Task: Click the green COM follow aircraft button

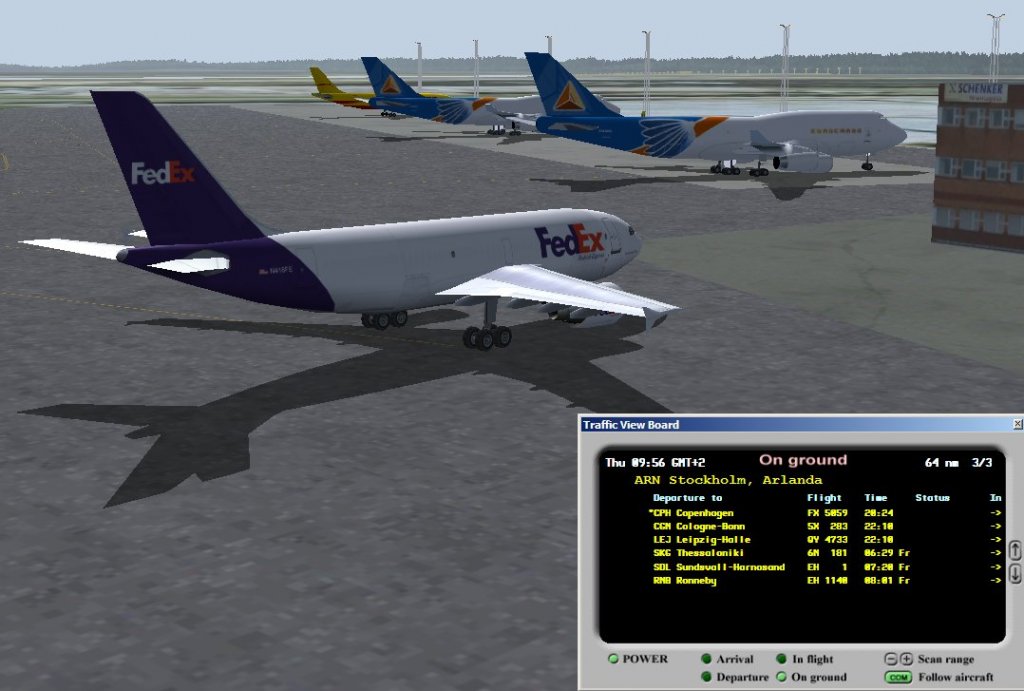Action: point(898,677)
